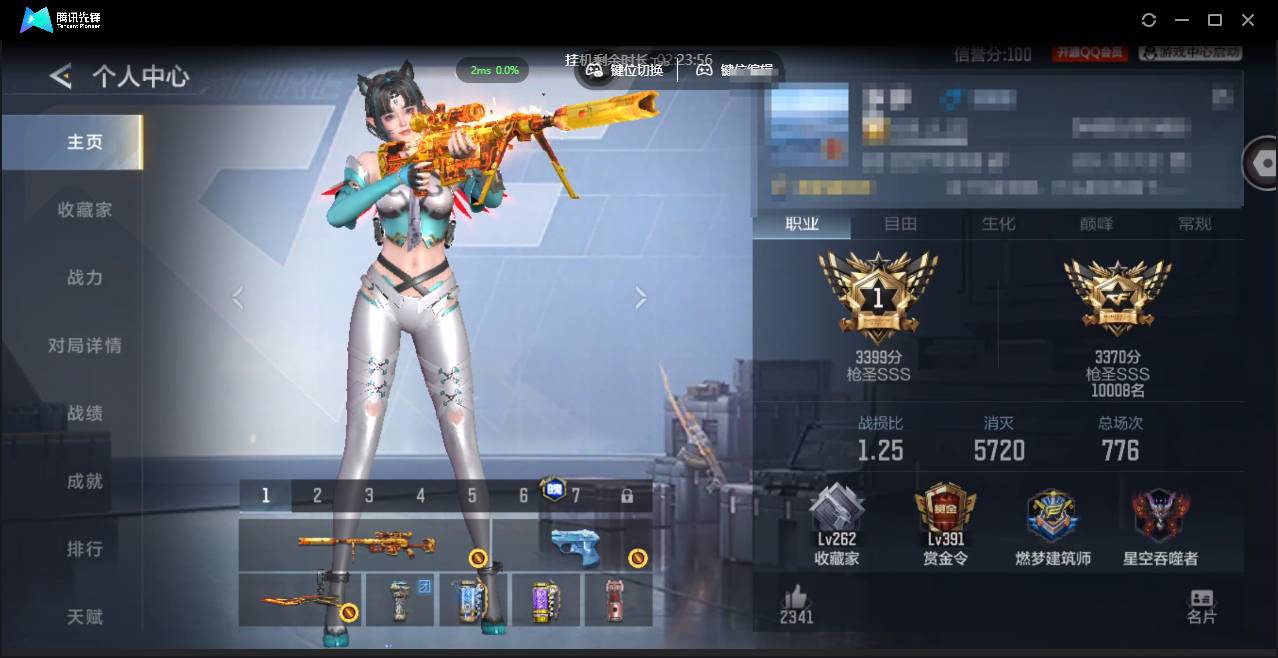The height and width of the screenshot is (658, 1278).
Task: Open the 战绩 side menu entry
Action: [85, 414]
